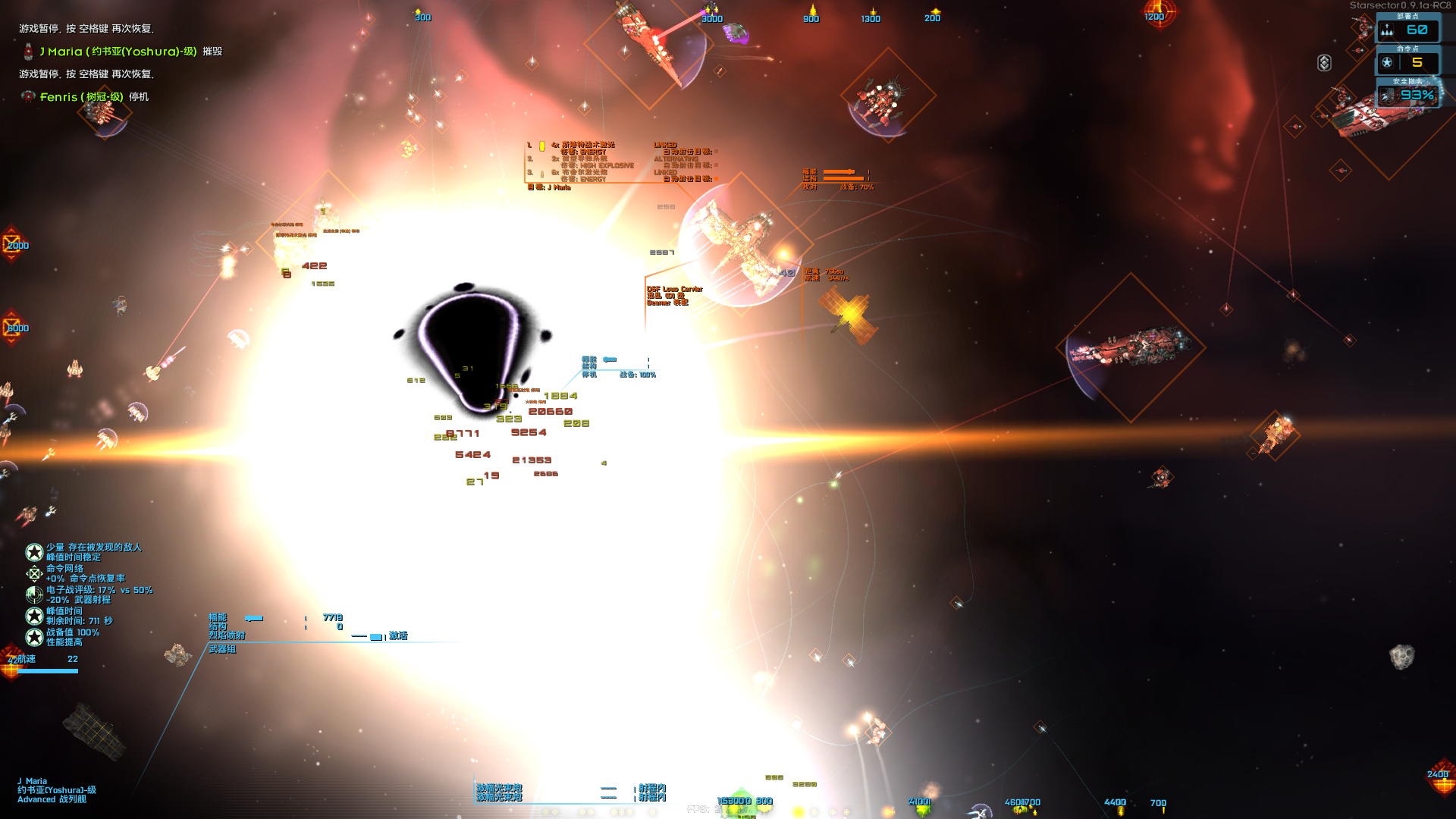Click the 命令网络 command network icon
Viewport: 1456px width, 819px height.
point(34,574)
